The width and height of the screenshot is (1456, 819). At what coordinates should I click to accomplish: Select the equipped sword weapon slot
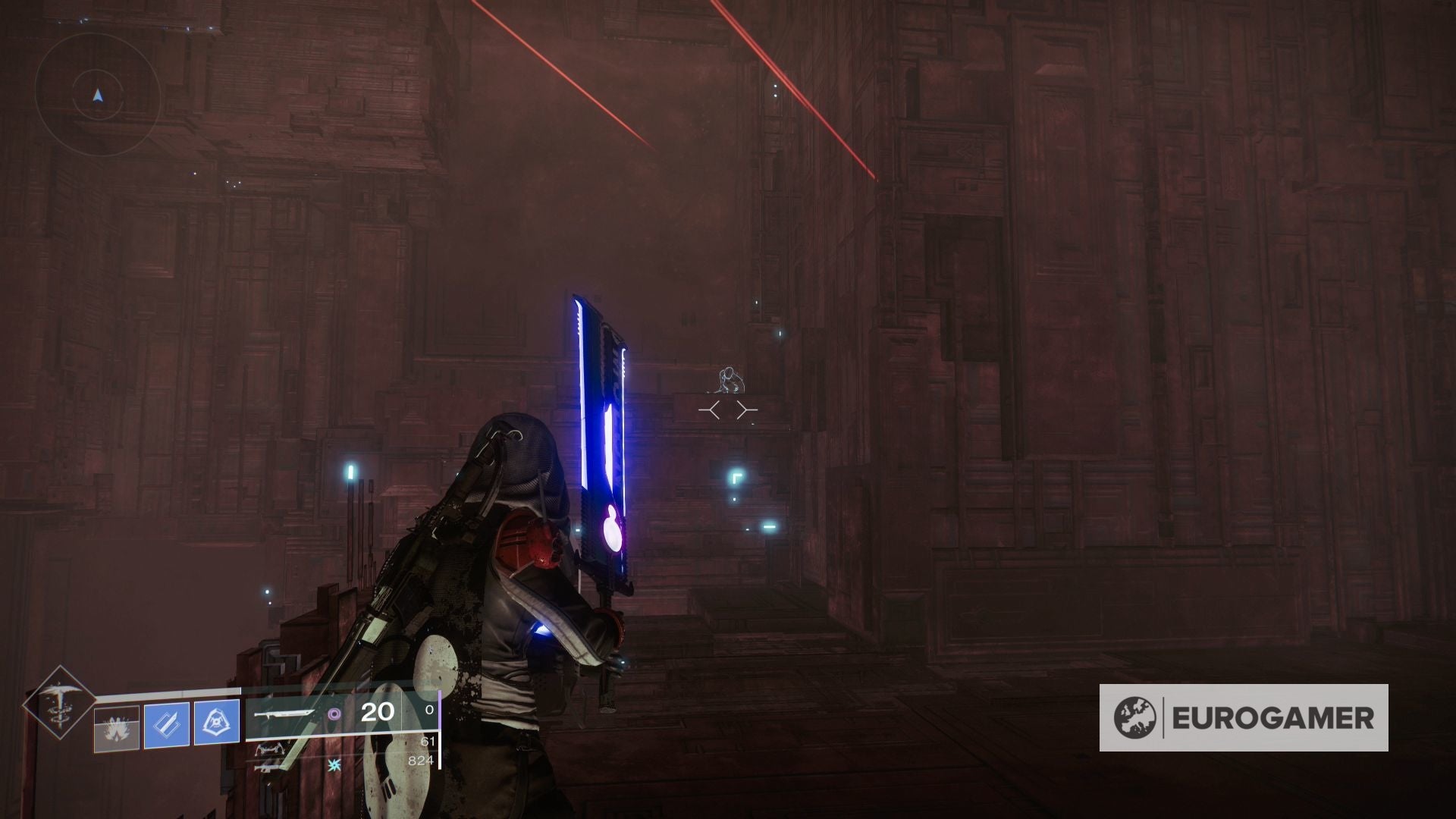284,714
